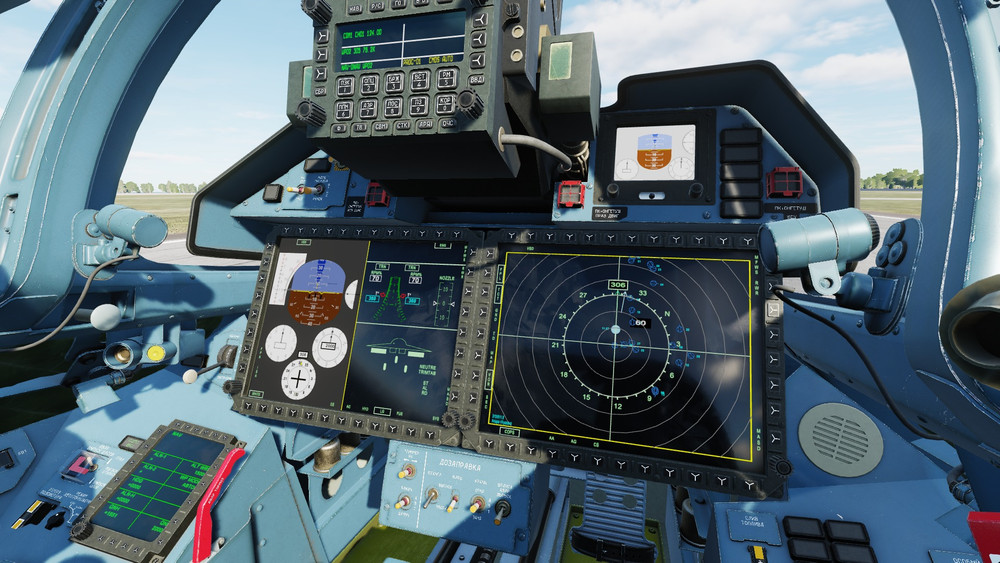Viewport: 1000px width, 563px height.
Task: Push keypad key number 5 on data entry panel
Action: 447,79
